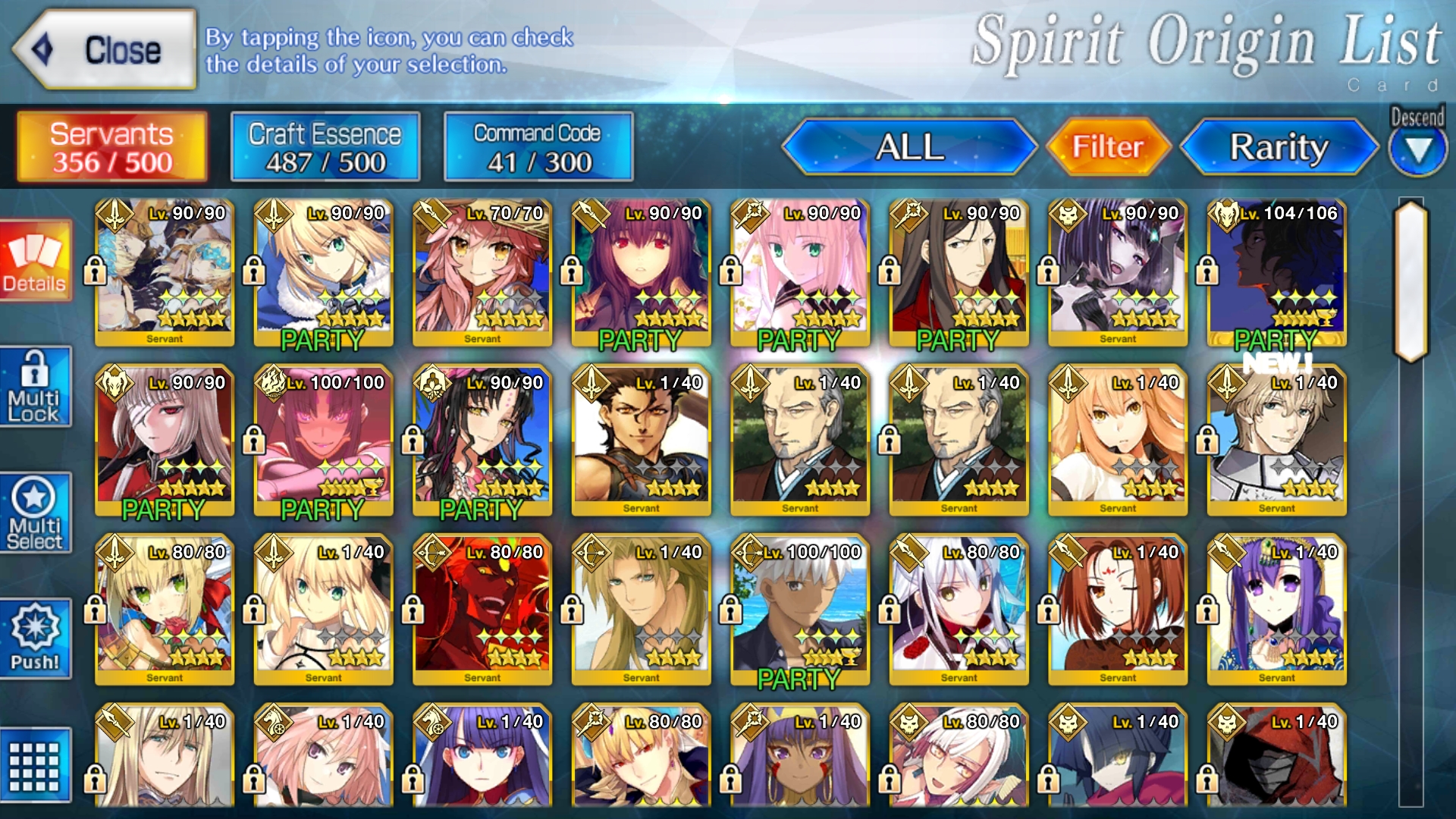Switch to the Servants tab
Viewport: 1456px width, 819px height.
pos(112,147)
